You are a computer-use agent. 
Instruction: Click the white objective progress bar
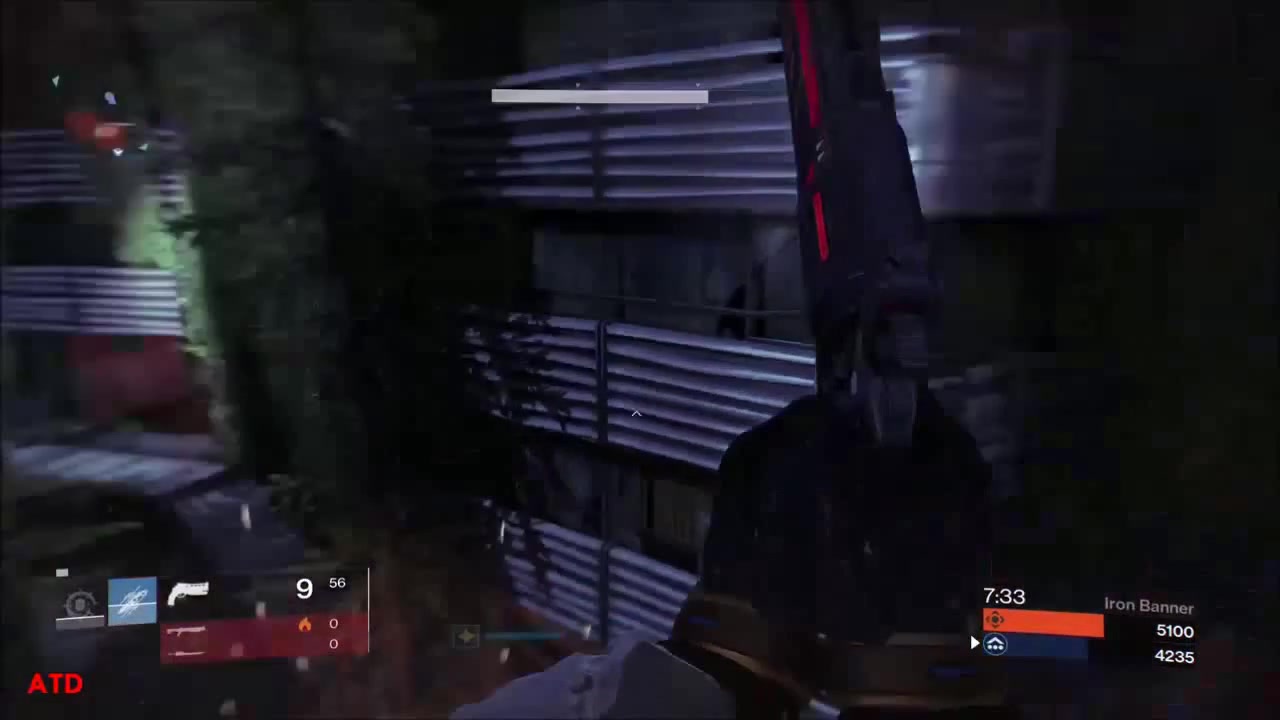click(599, 96)
